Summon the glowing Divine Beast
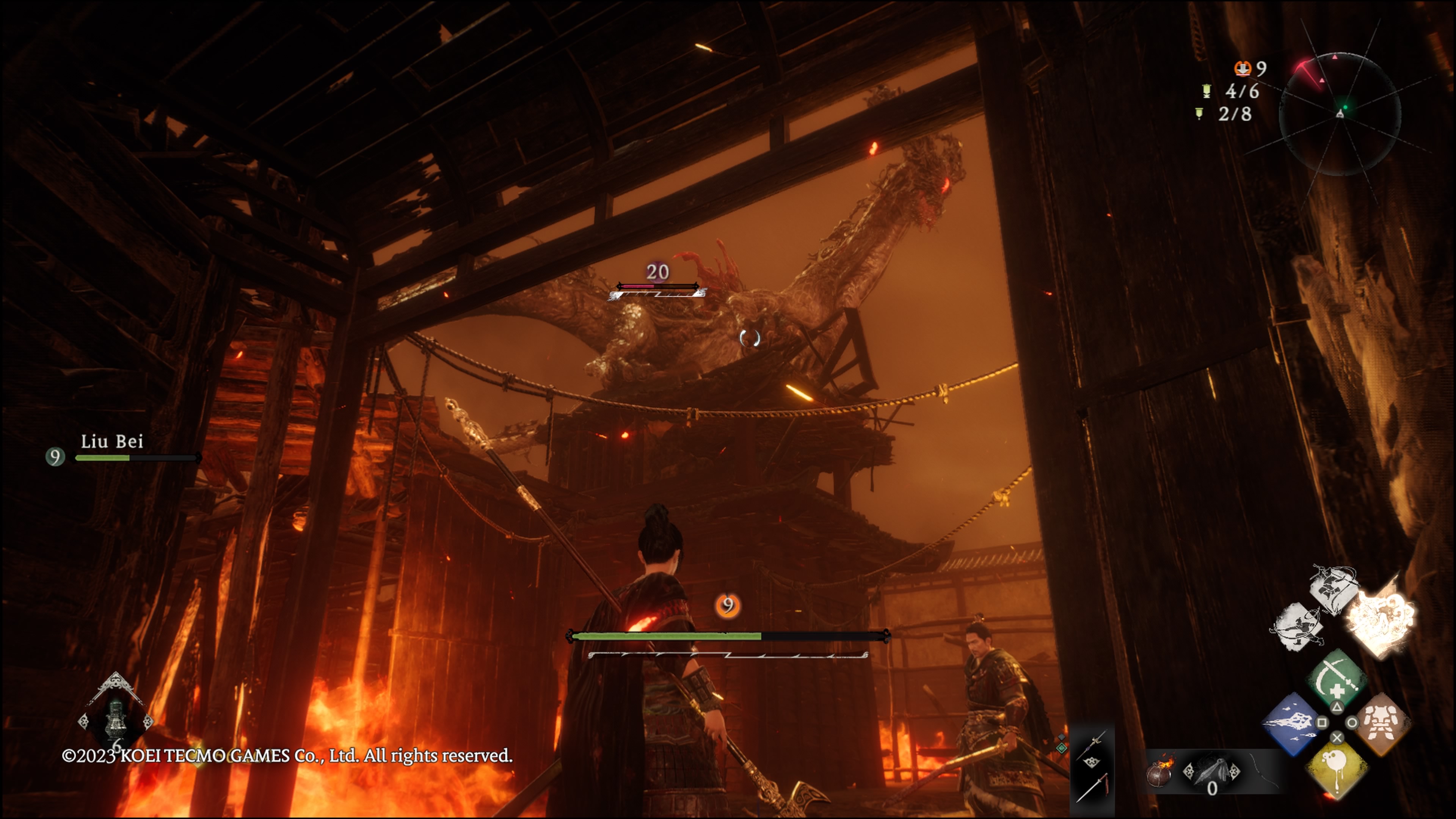 click(1380, 617)
